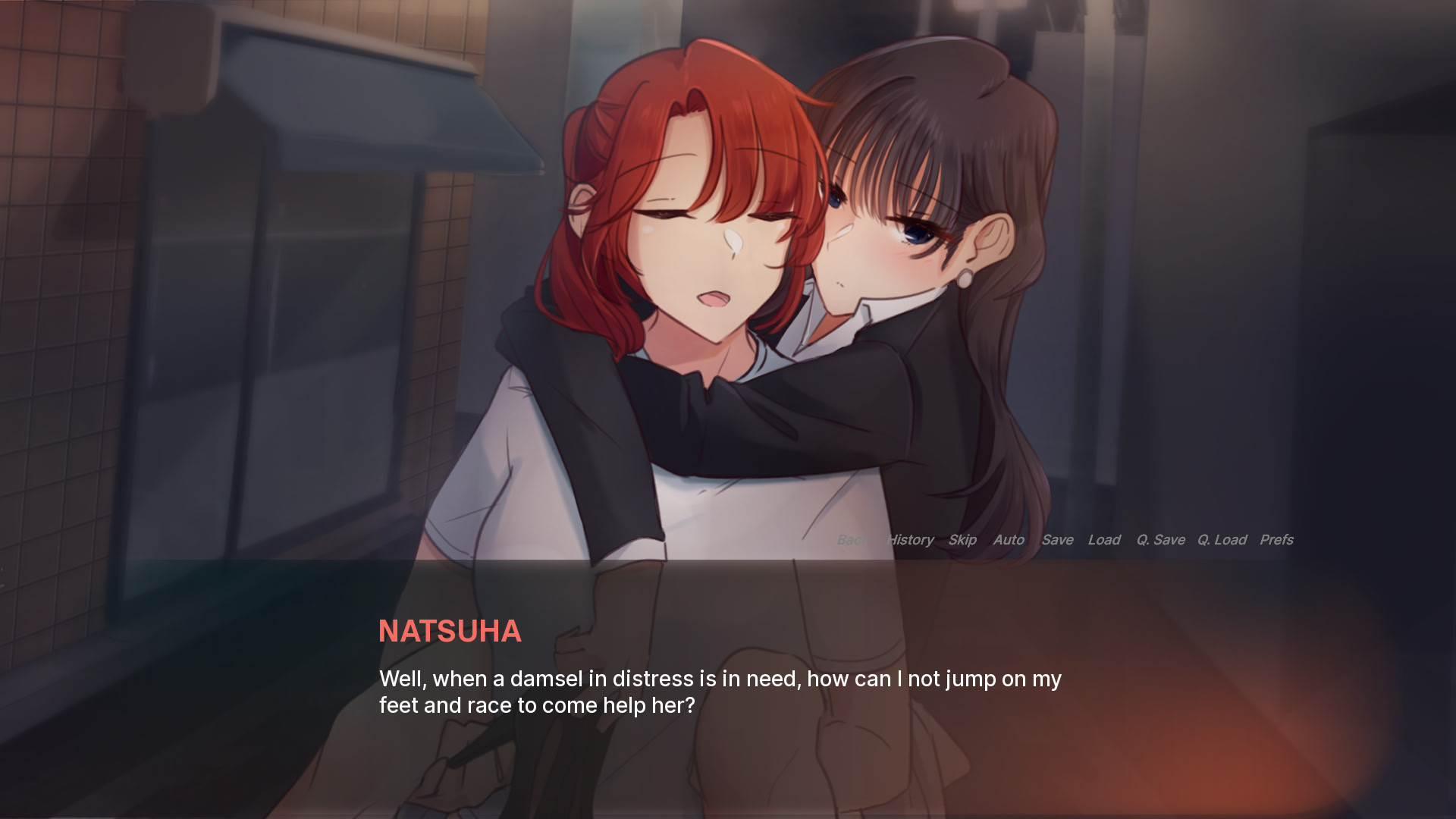1456x819 pixels.
Task: Click Back to rewind the dialogue
Action: 852,540
